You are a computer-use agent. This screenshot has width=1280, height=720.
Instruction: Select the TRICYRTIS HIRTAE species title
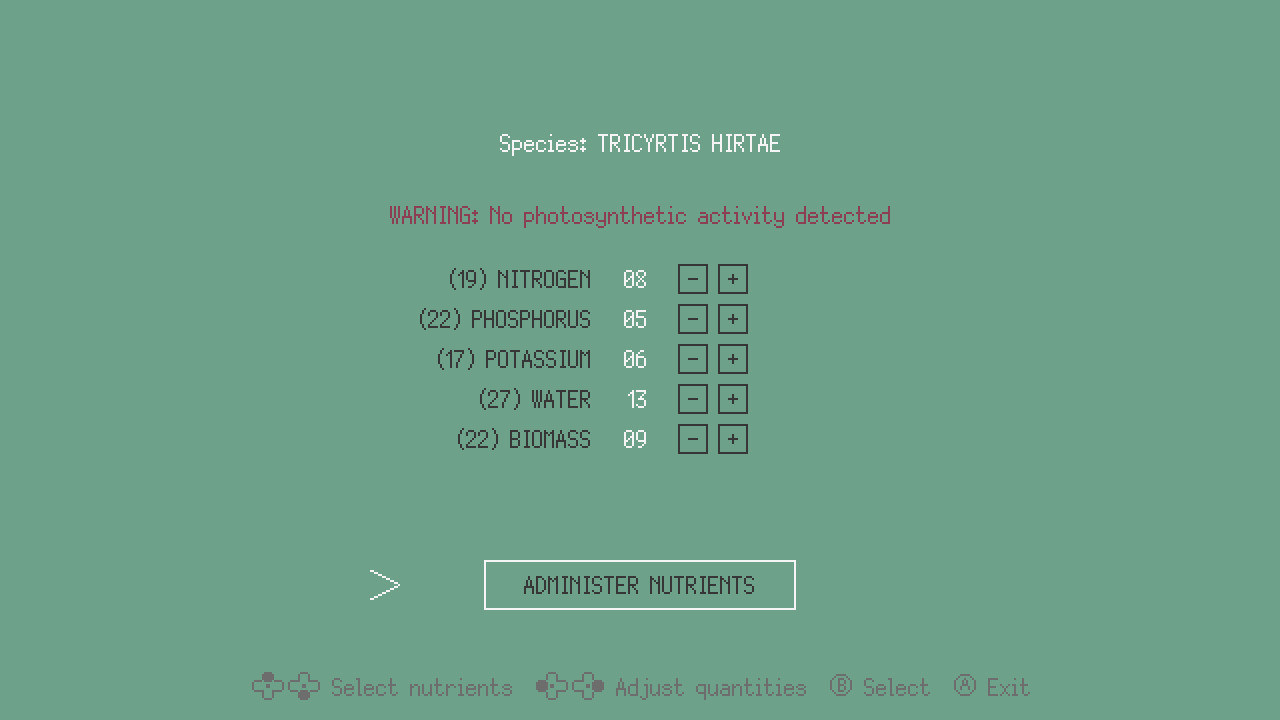640,143
